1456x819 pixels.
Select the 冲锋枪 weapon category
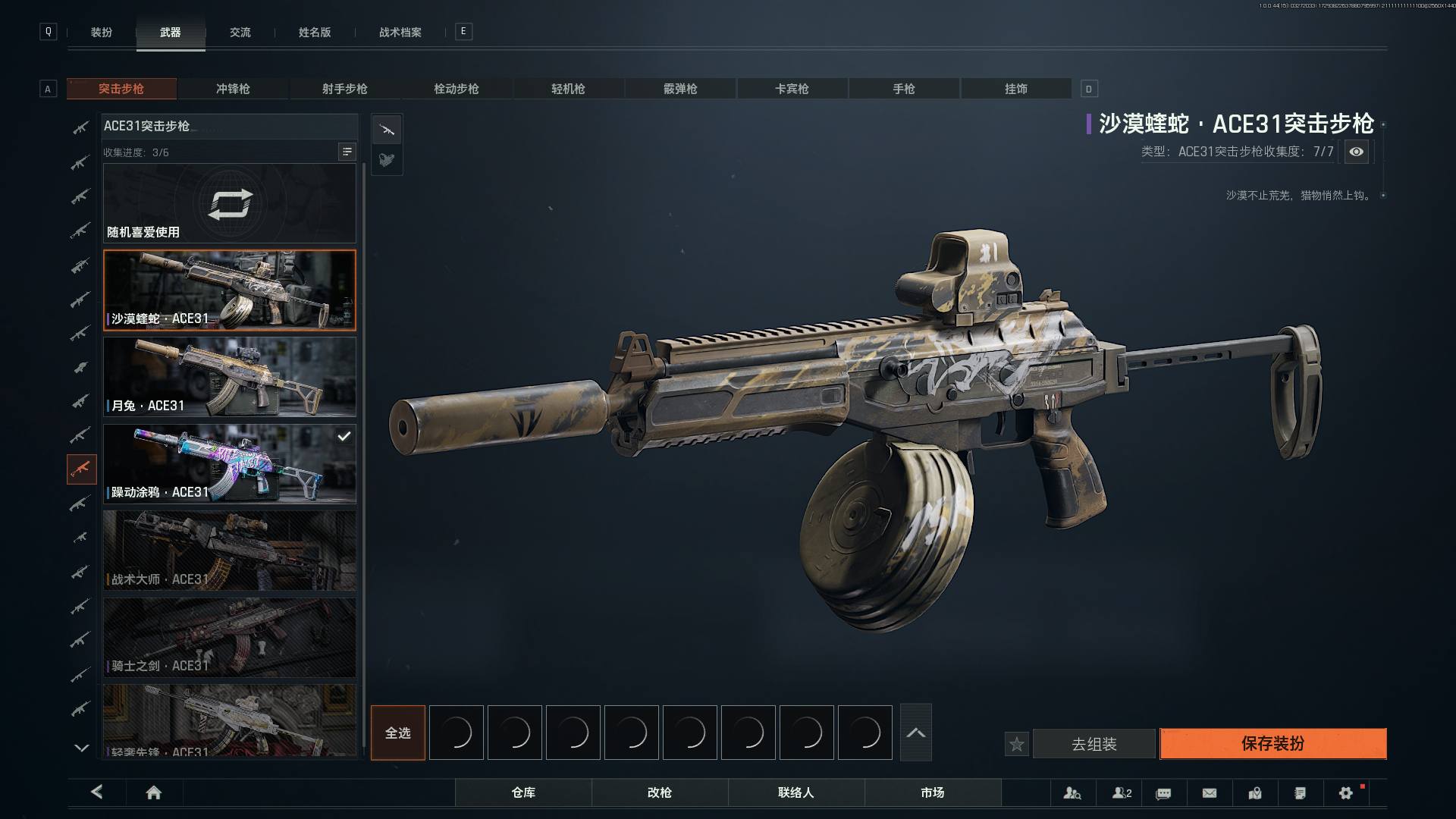(x=233, y=89)
